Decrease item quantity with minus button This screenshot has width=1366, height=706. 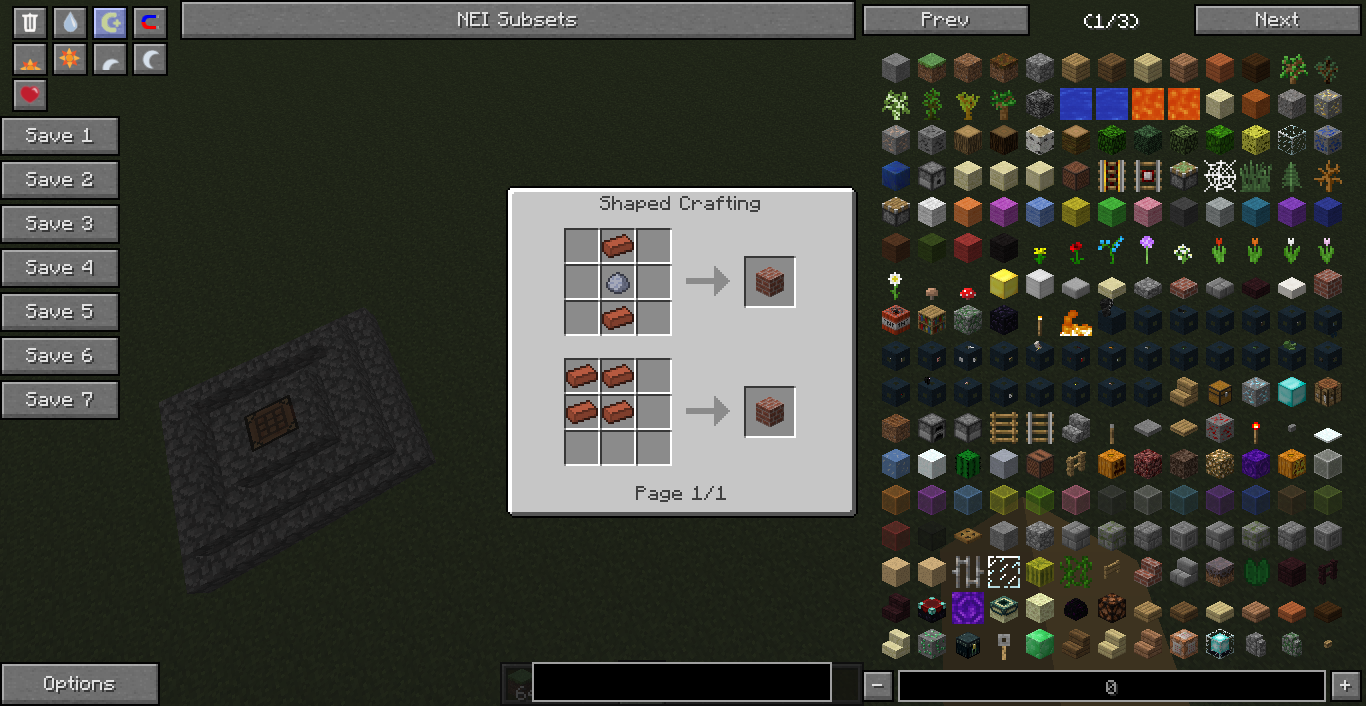pos(877,686)
